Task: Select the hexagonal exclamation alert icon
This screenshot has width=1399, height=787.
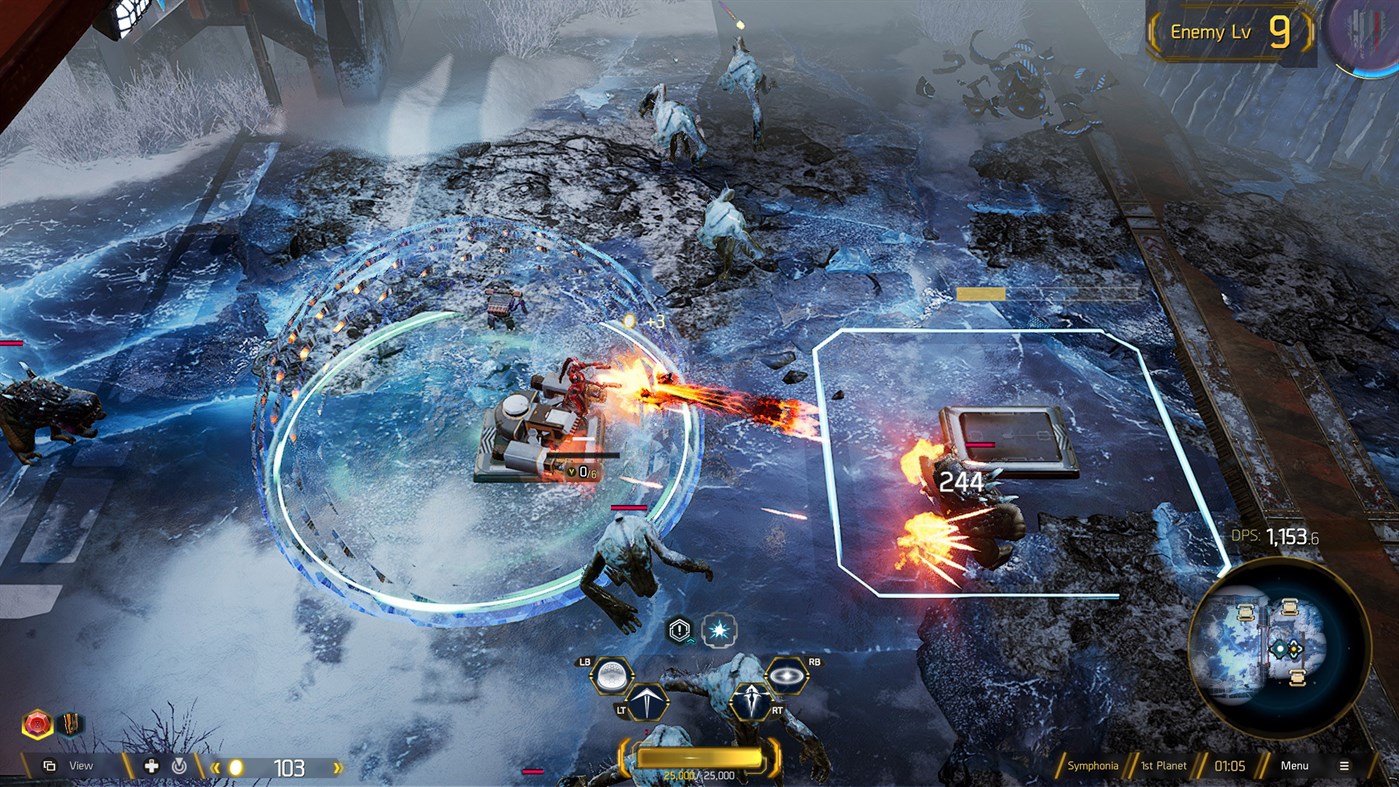Action: pyautogui.click(x=681, y=629)
